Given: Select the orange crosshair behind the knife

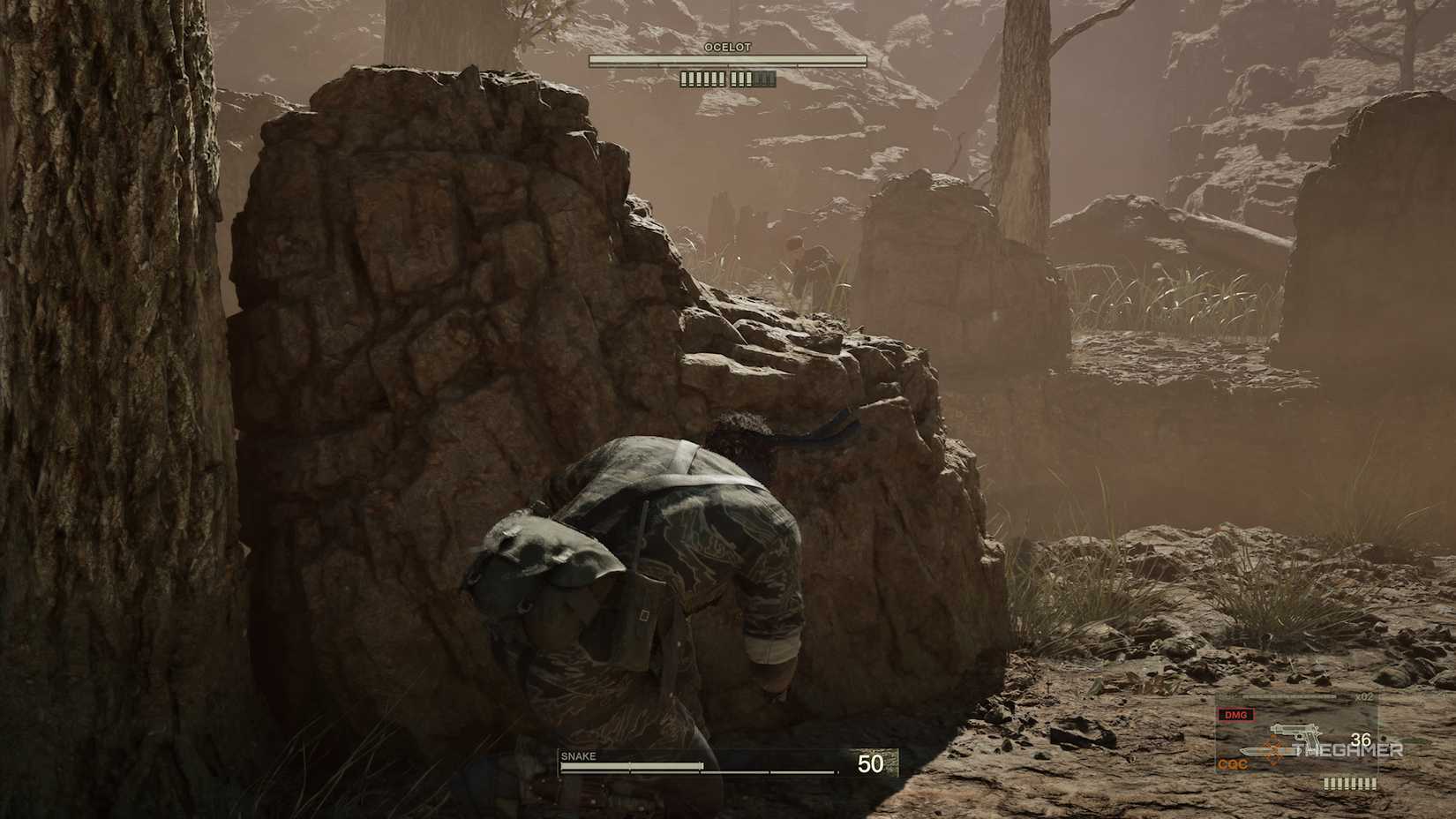Looking at the screenshot, I should coord(1273,751).
